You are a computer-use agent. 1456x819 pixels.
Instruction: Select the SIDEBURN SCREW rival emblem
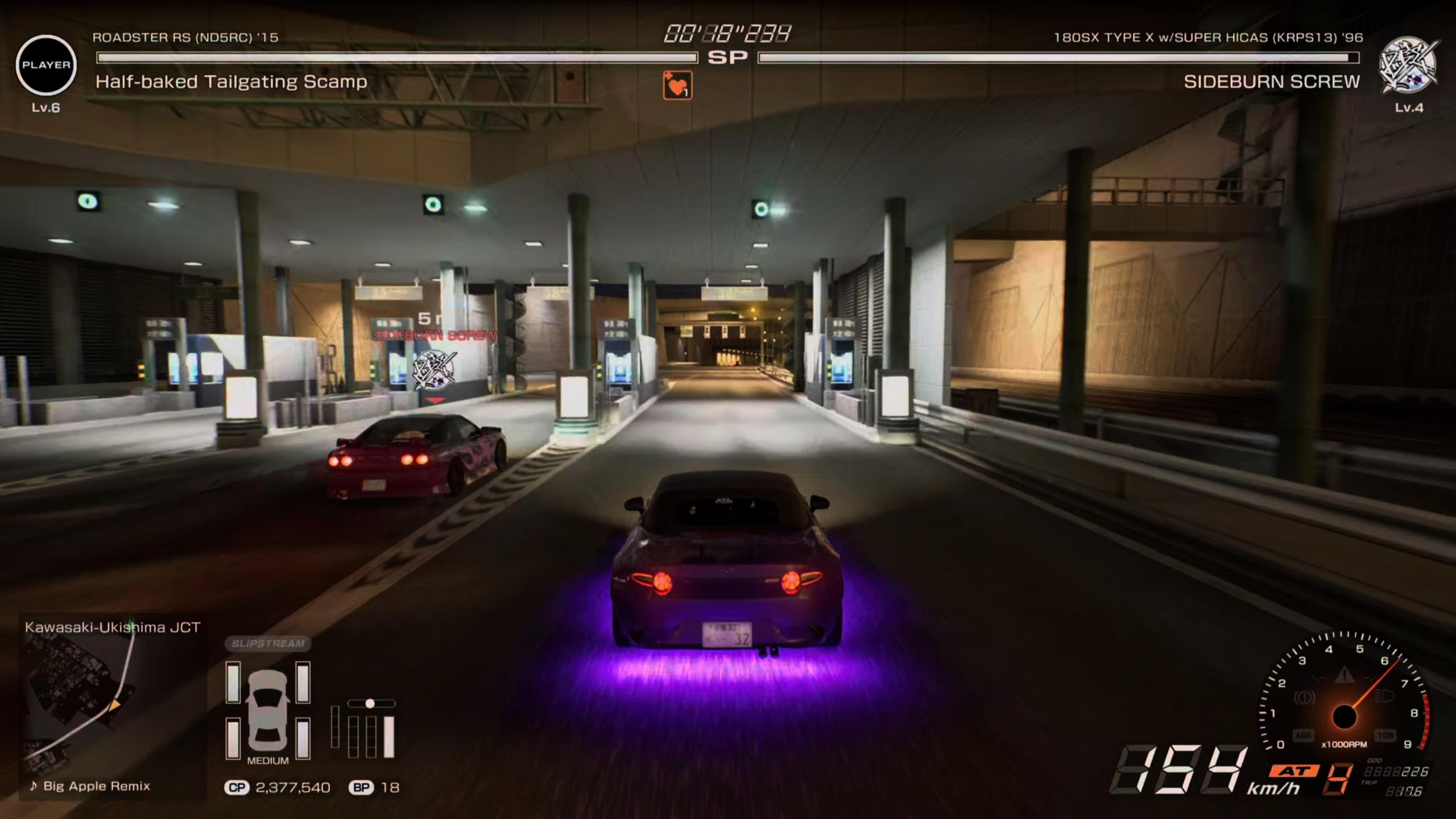point(1408,66)
